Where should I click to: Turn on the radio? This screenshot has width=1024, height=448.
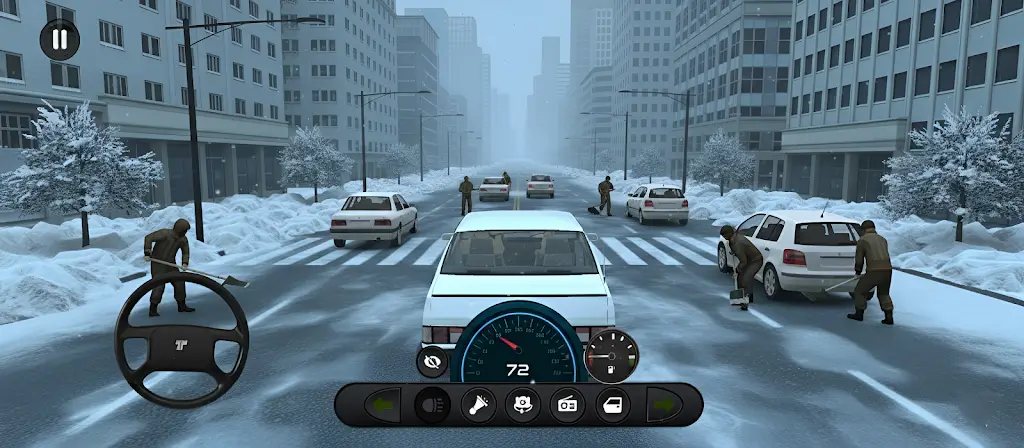[567, 405]
